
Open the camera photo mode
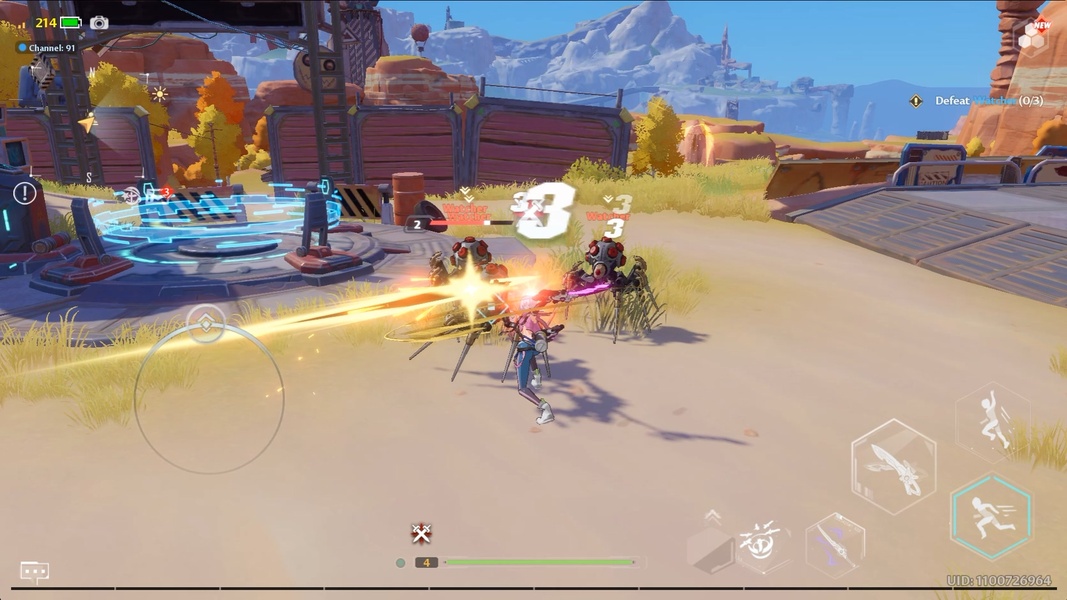(x=99, y=22)
